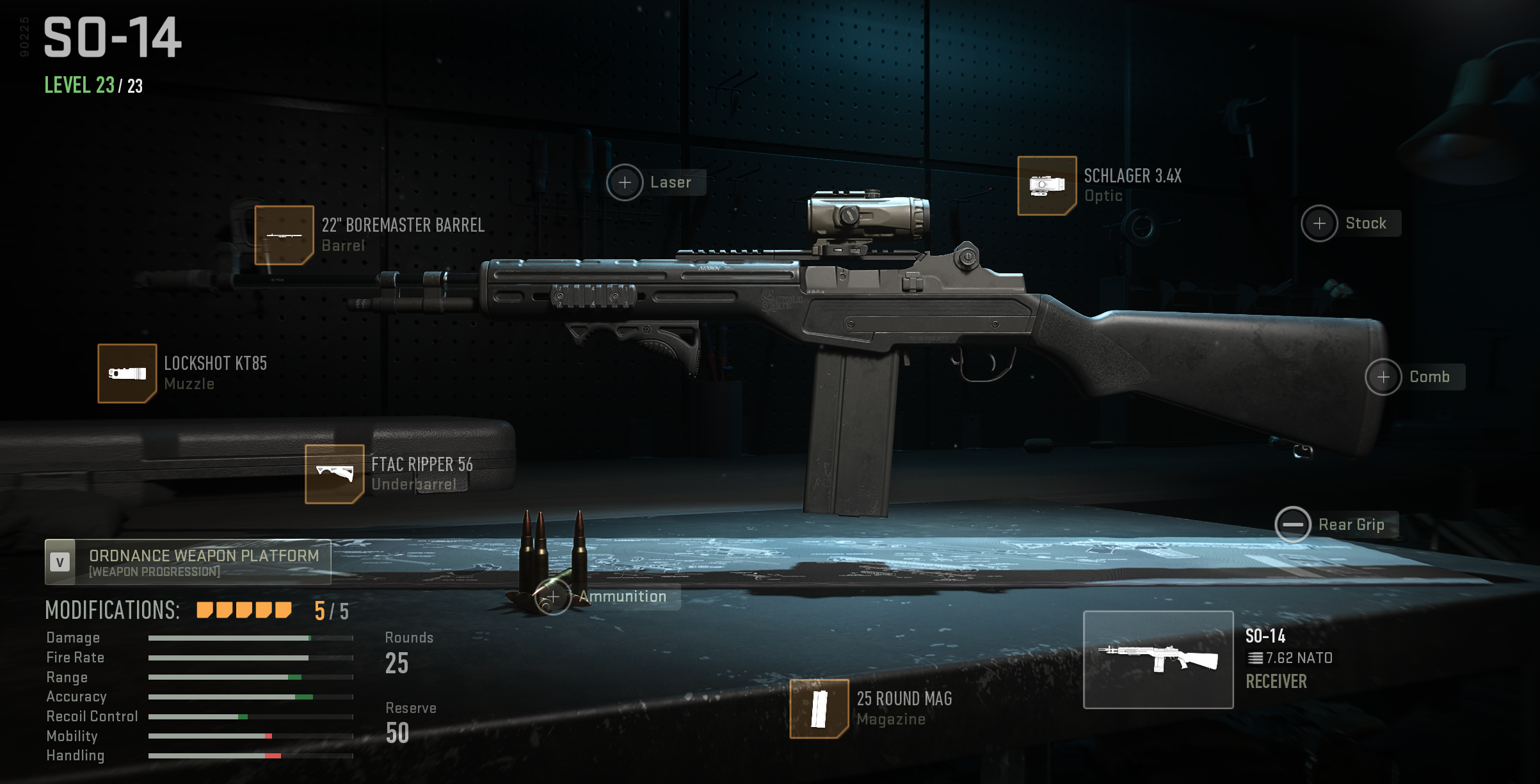The width and height of the screenshot is (1540, 784).
Task: Choose the Lockshot KT85 Muzzle slot
Action: tap(127, 373)
